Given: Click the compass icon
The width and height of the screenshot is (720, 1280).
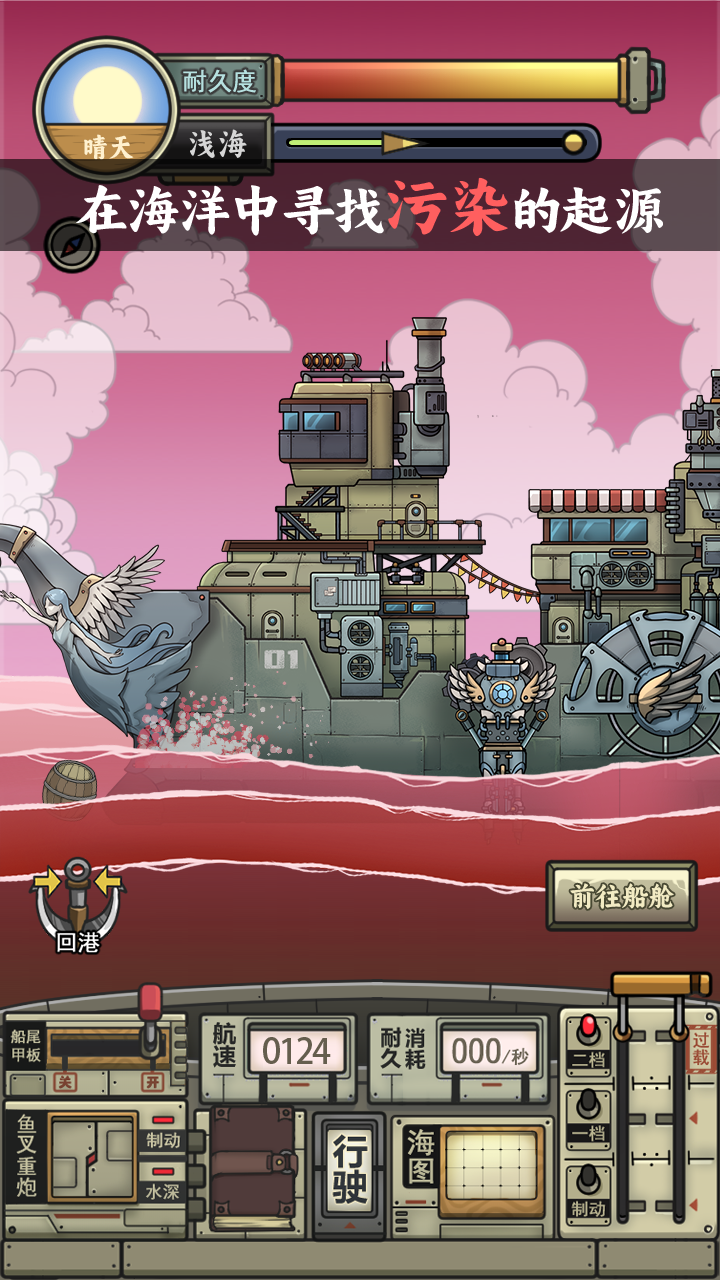Looking at the screenshot, I should tap(72, 243).
